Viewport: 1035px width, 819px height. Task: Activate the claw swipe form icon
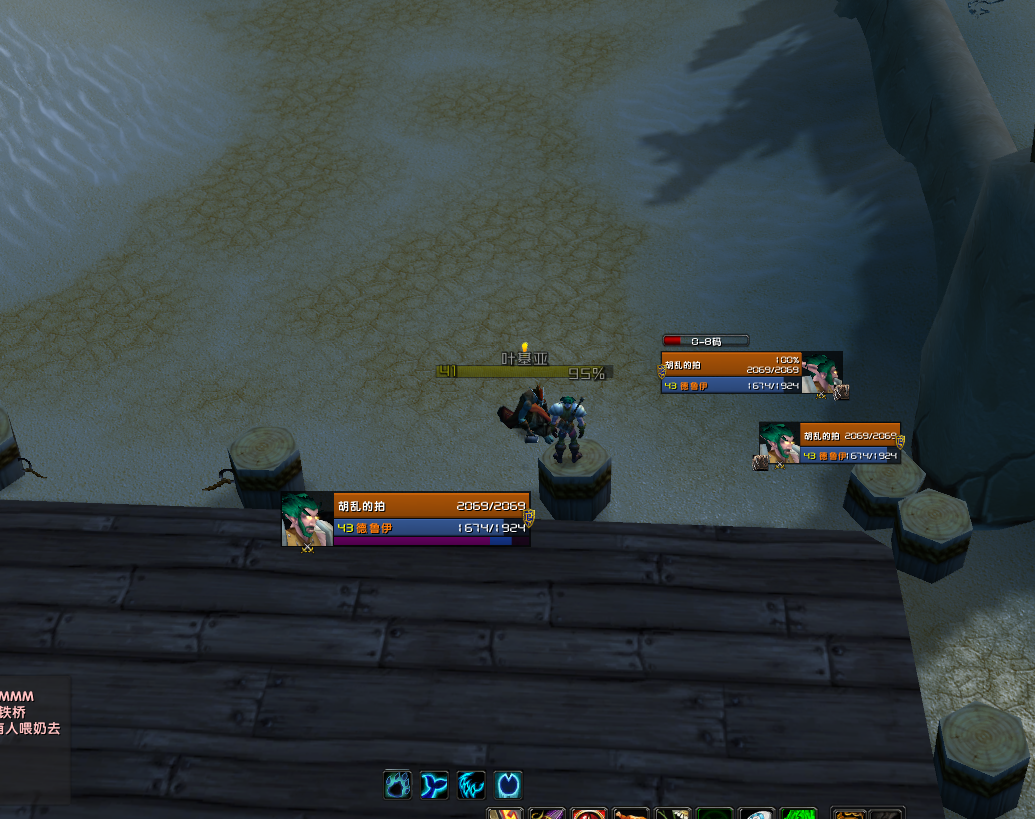(471, 785)
